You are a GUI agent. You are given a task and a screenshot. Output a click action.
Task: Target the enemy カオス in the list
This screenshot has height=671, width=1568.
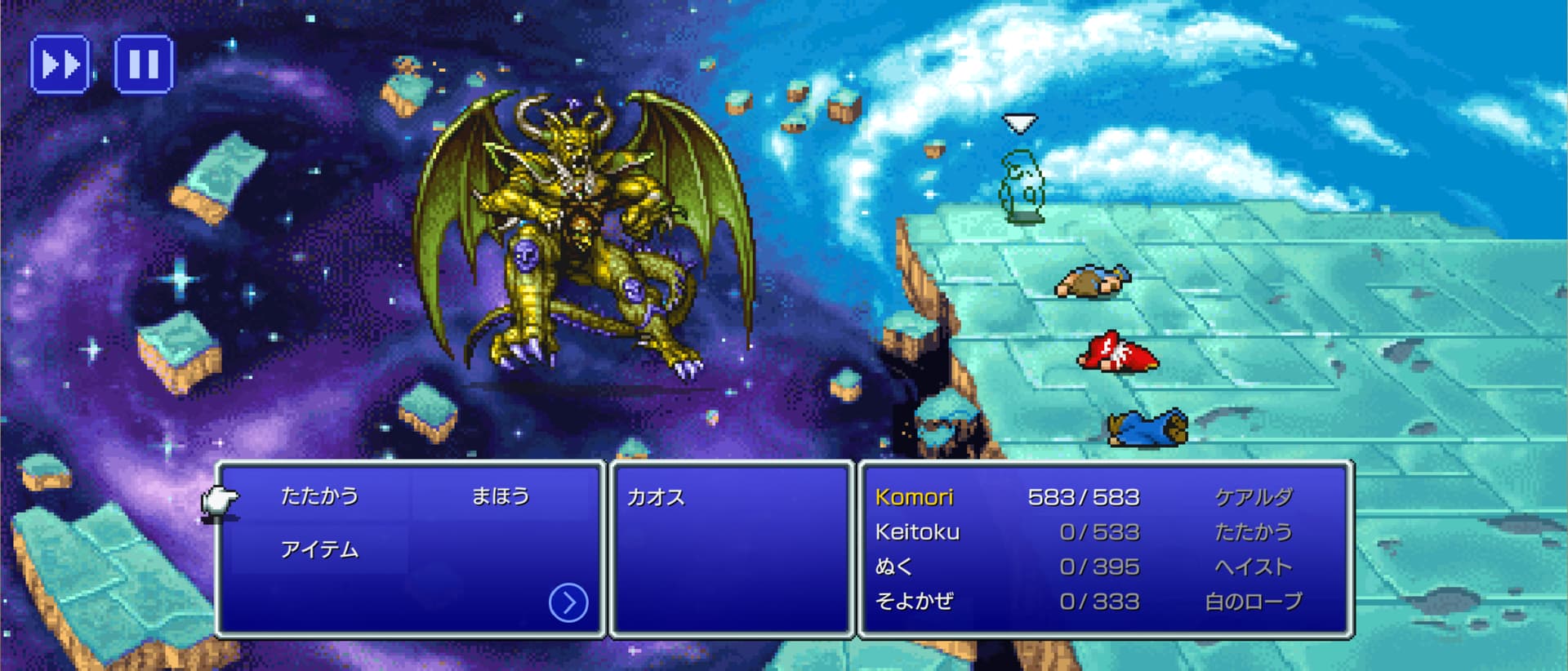click(656, 497)
